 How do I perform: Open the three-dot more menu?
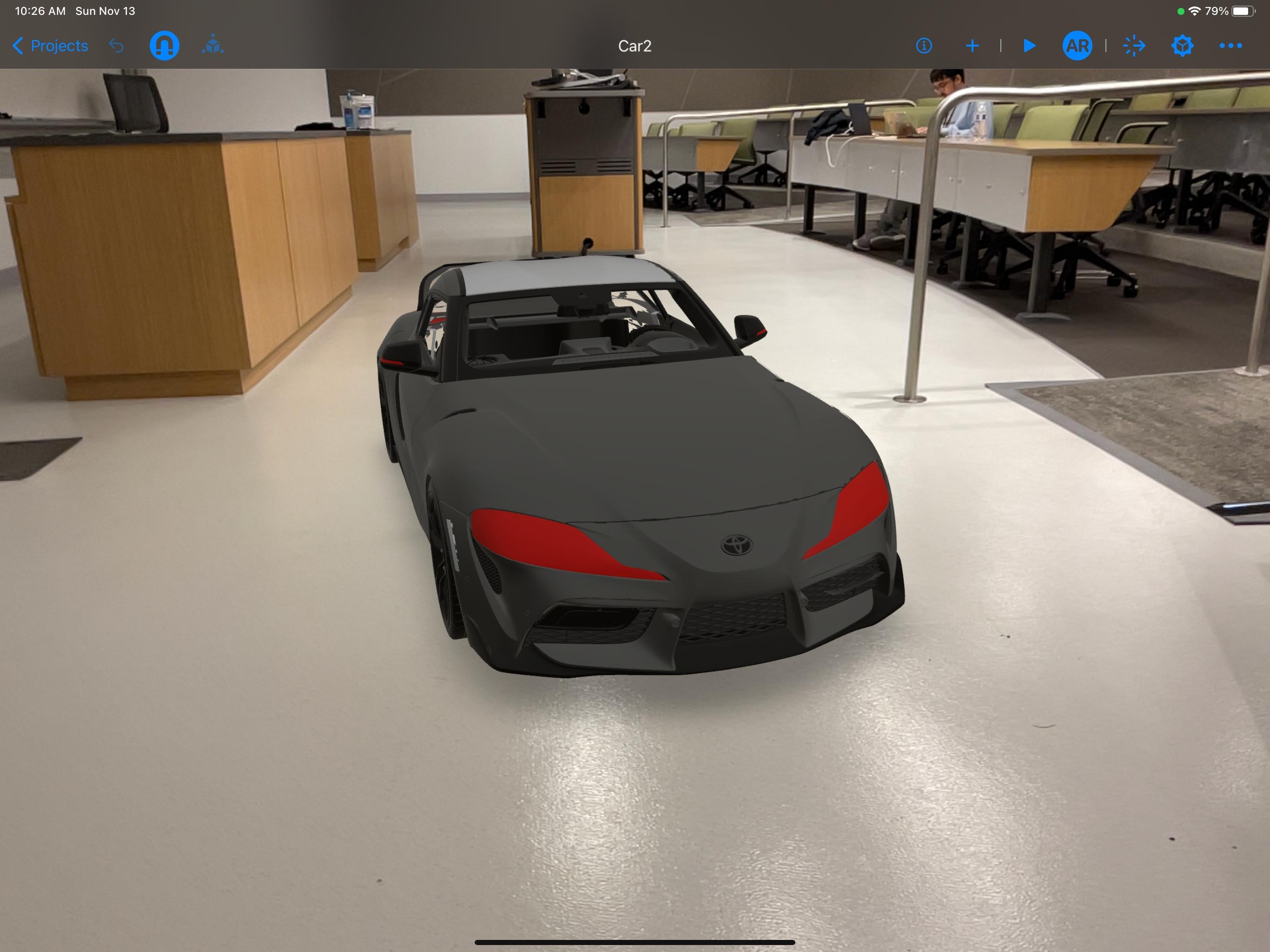[1230, 46]
